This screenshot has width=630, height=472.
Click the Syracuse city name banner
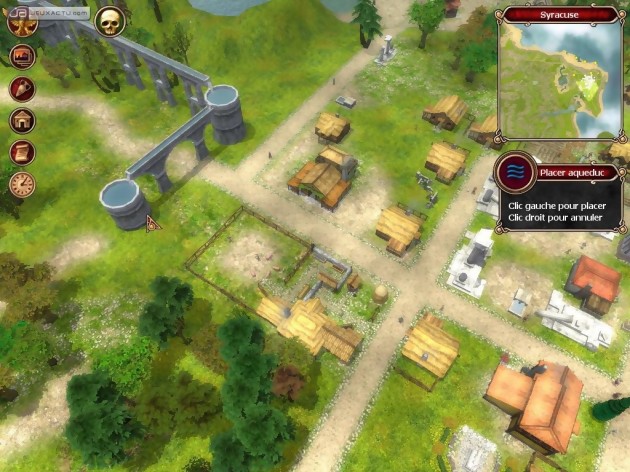click(x=562, y=15)
